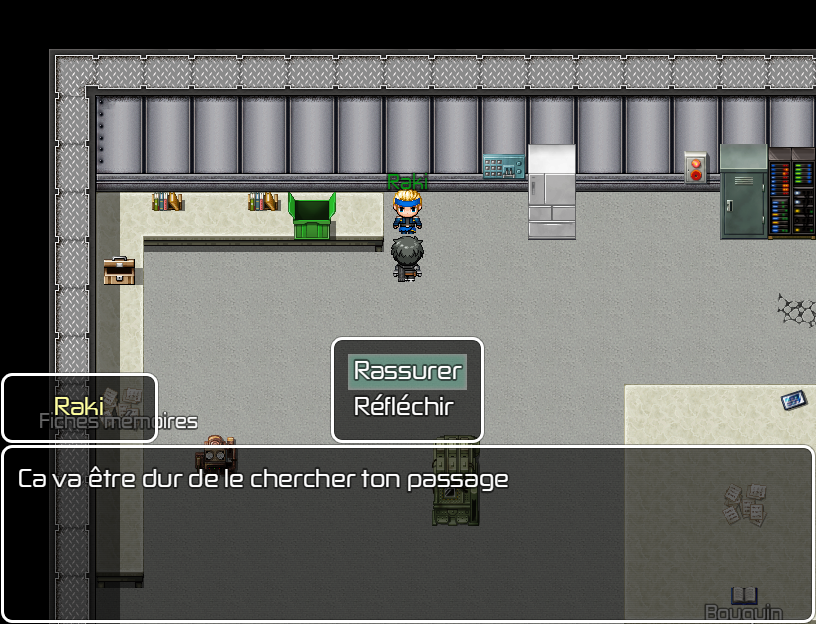816x624 pixels.
Task: Select the Réfléchir reply
Action: pos(404,407)
